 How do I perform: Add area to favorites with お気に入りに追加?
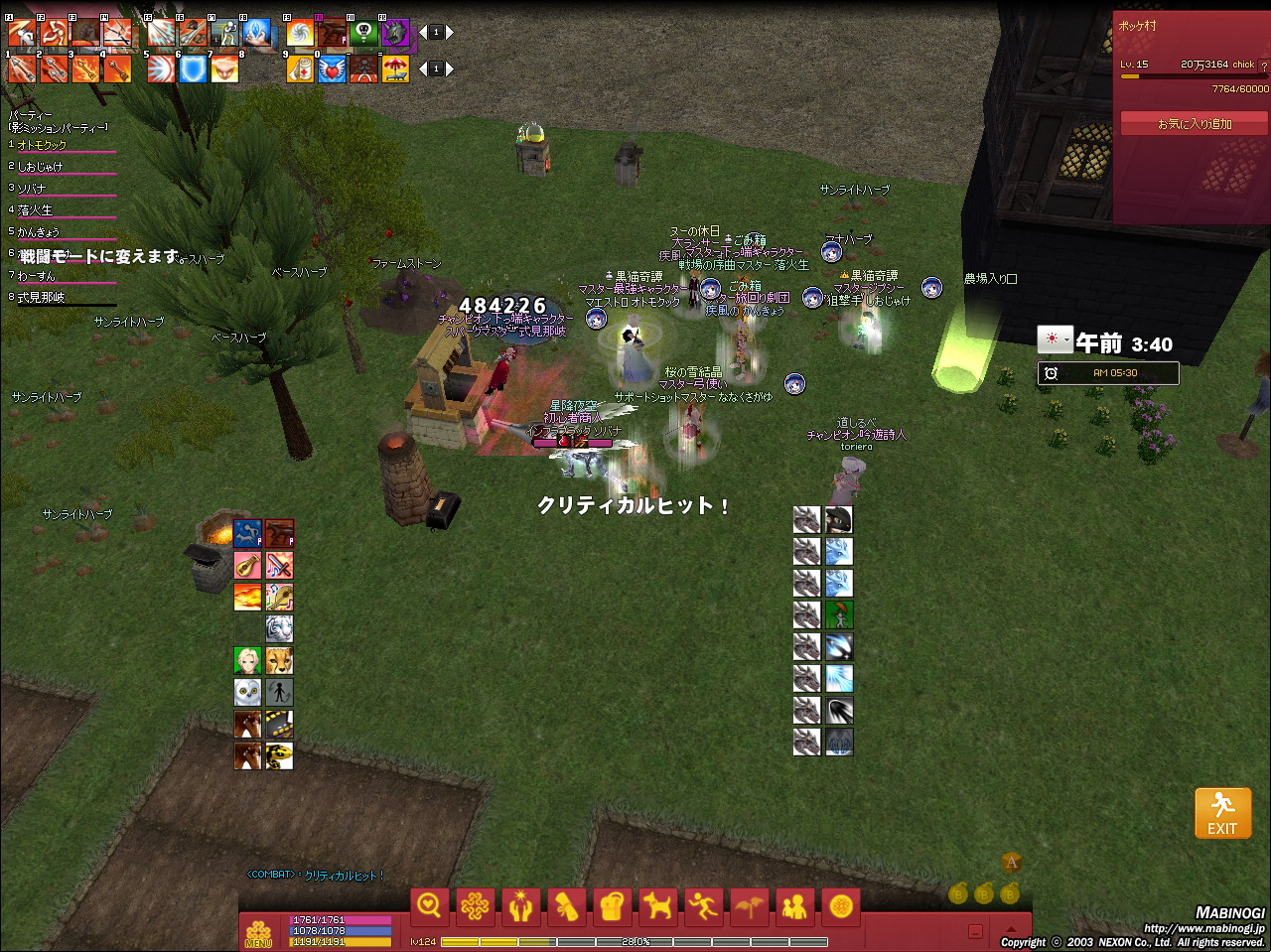click(1194, 124)
